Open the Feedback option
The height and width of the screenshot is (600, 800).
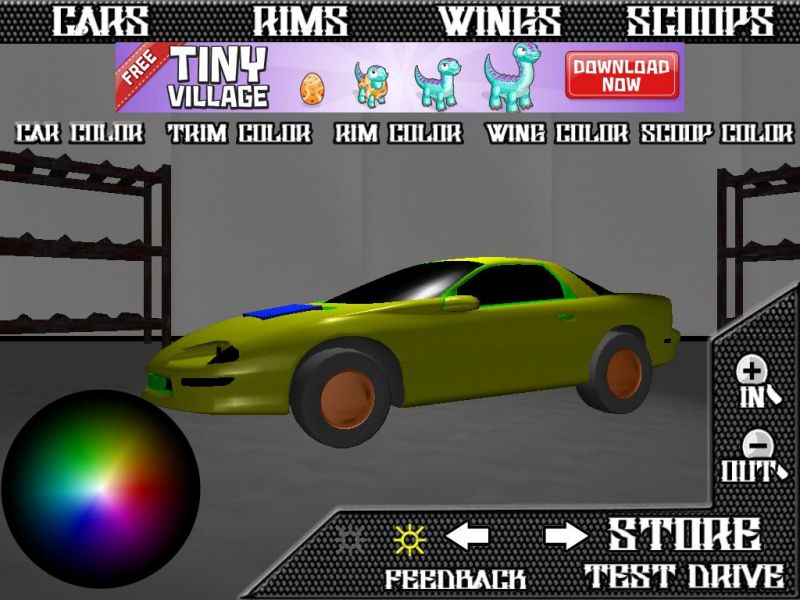456,578
